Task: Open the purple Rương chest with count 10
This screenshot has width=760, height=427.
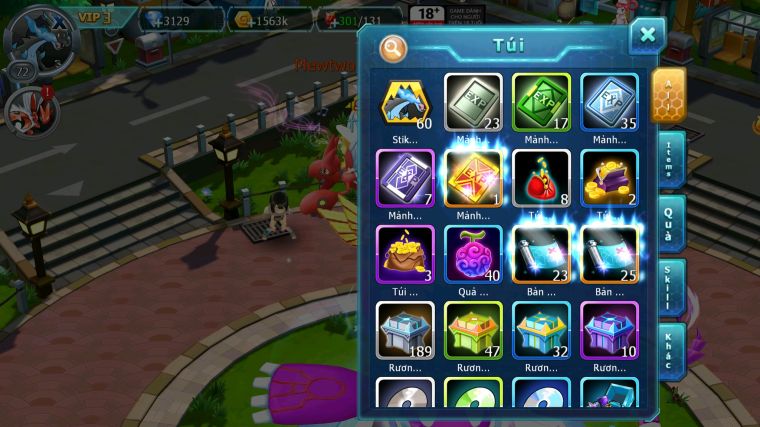Action: (x=609, y=330)
